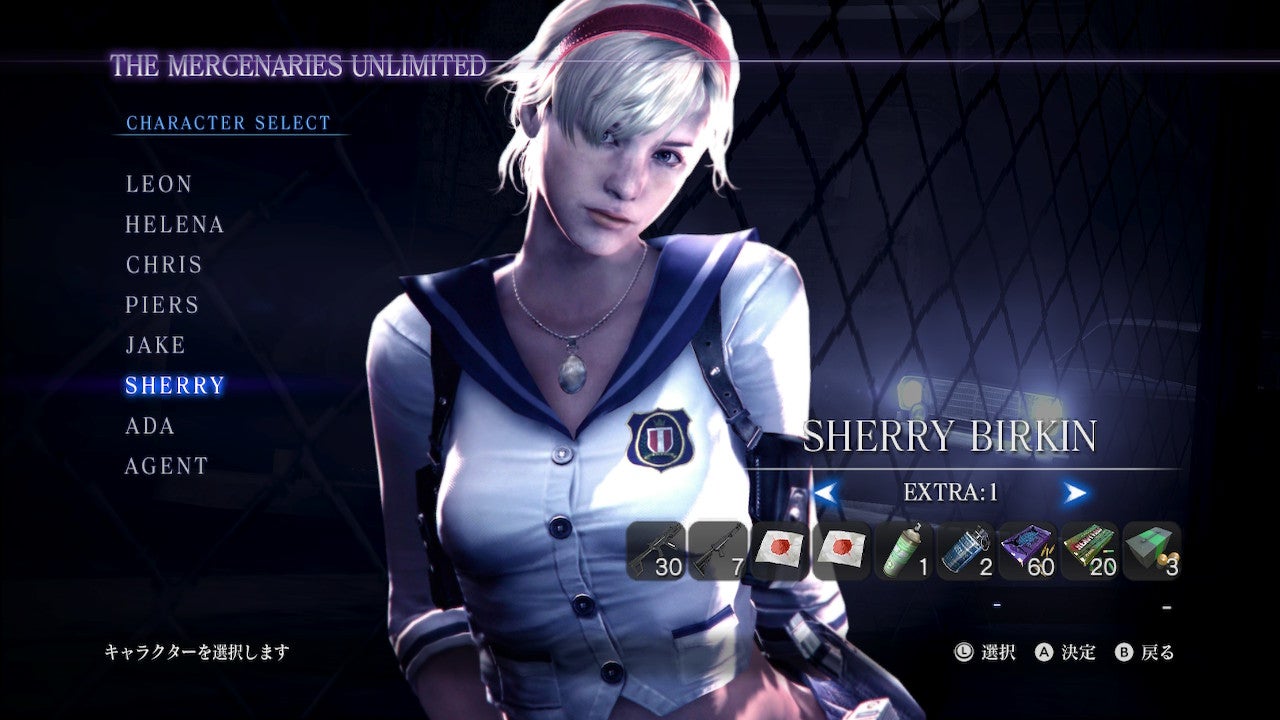The height and width of the screenshot is (720, 1280).
Task: Select AGENT at the bottom of the list
Action: click(168, 465)
